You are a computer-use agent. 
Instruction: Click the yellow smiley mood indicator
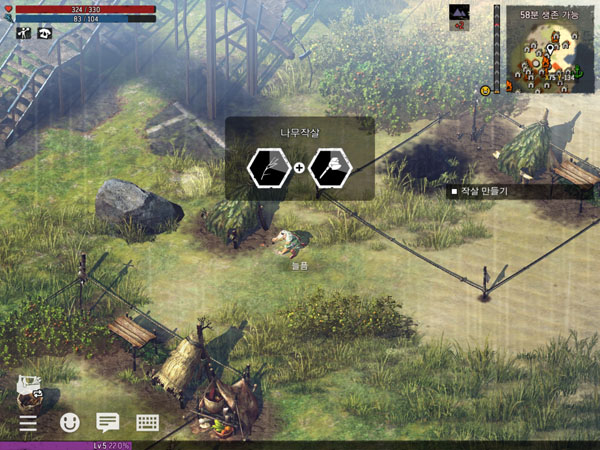pos(485,90)
